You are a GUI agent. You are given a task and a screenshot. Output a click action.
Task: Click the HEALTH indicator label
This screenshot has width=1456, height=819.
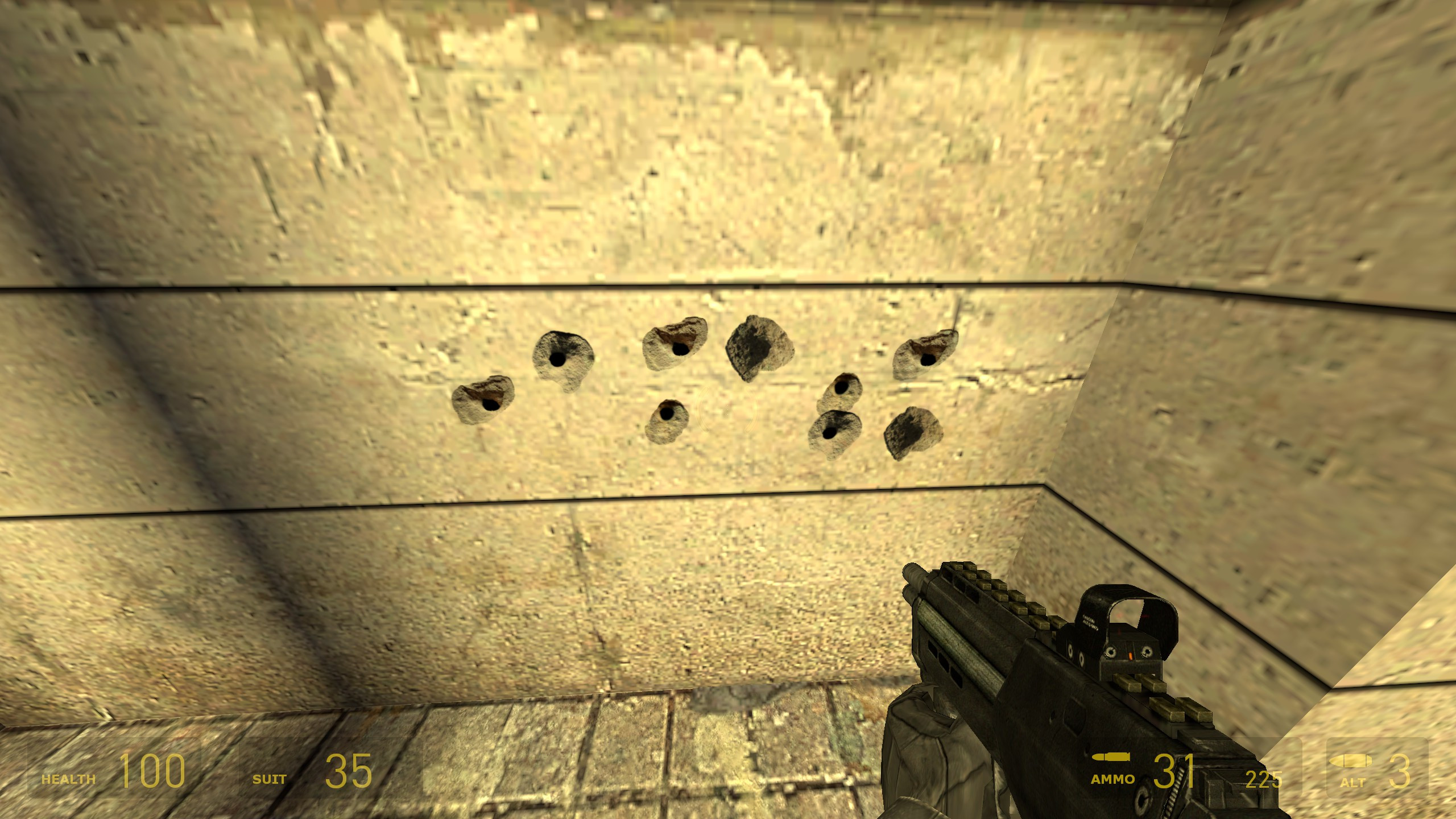[68, 780]
